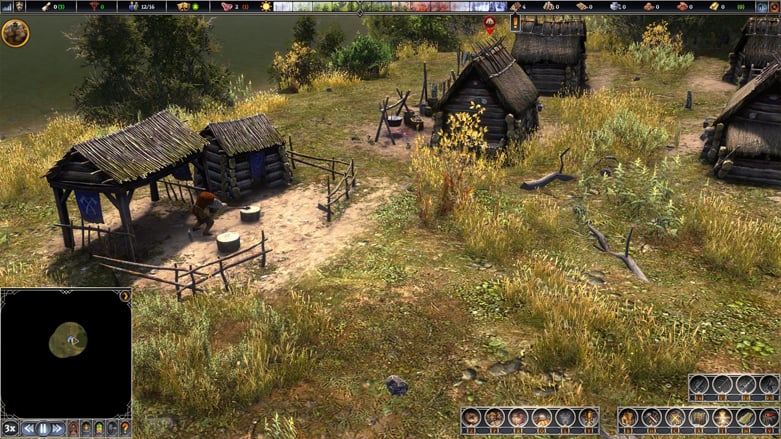The height and width of the screenshot is (439, 781).
Task: Slow down game speed with rewind arrows
Action: (28, 428)
